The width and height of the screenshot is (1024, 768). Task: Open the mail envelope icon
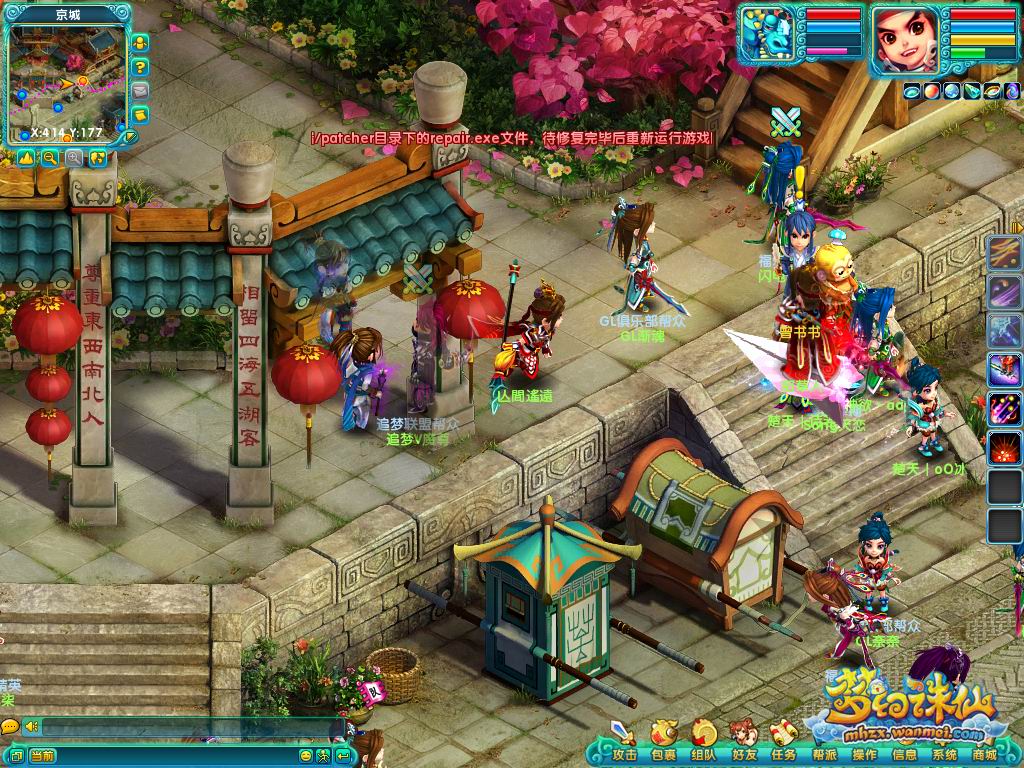coord(141,90)
